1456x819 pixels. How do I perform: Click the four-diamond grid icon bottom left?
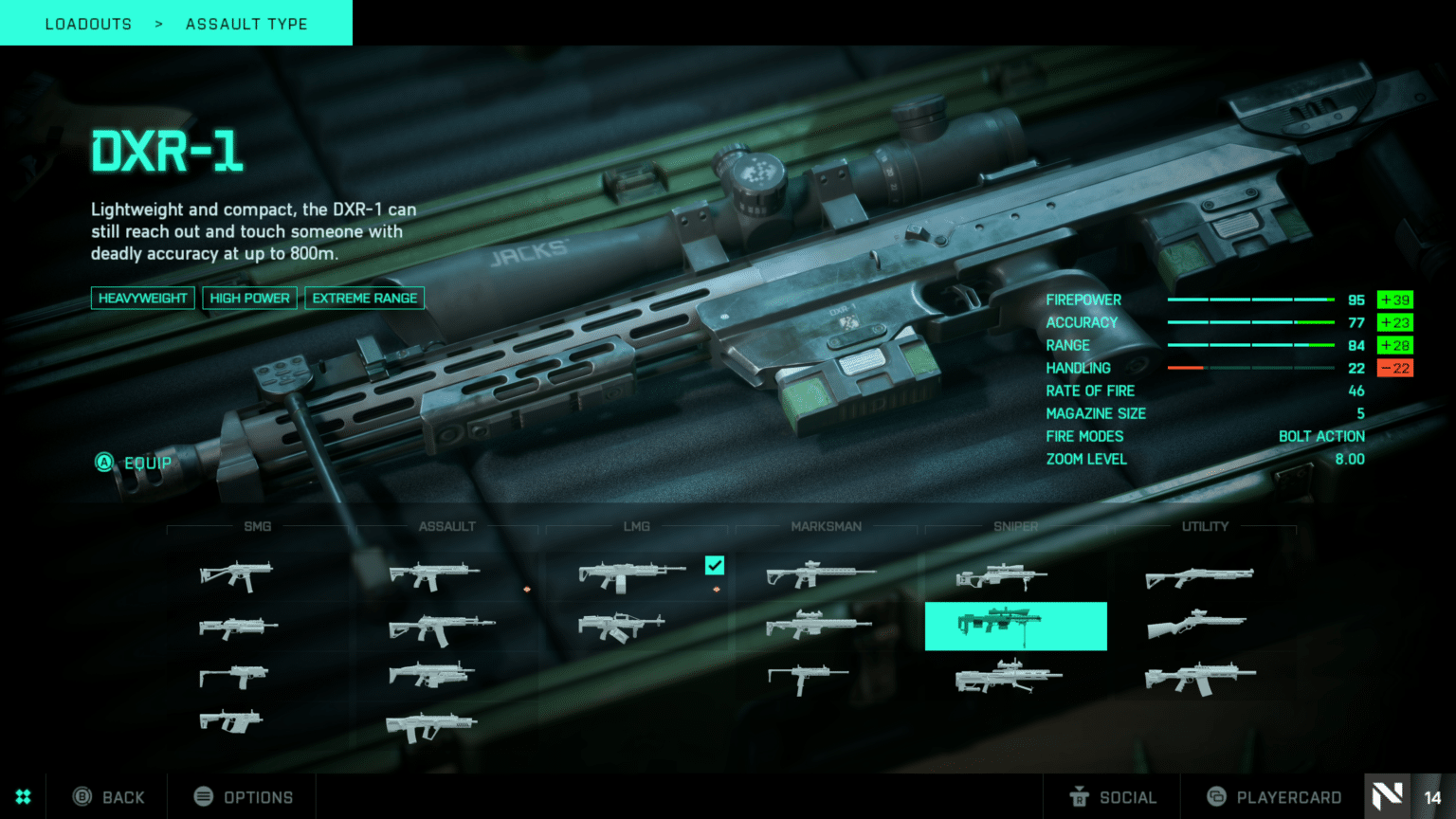[x=23, y=796]
